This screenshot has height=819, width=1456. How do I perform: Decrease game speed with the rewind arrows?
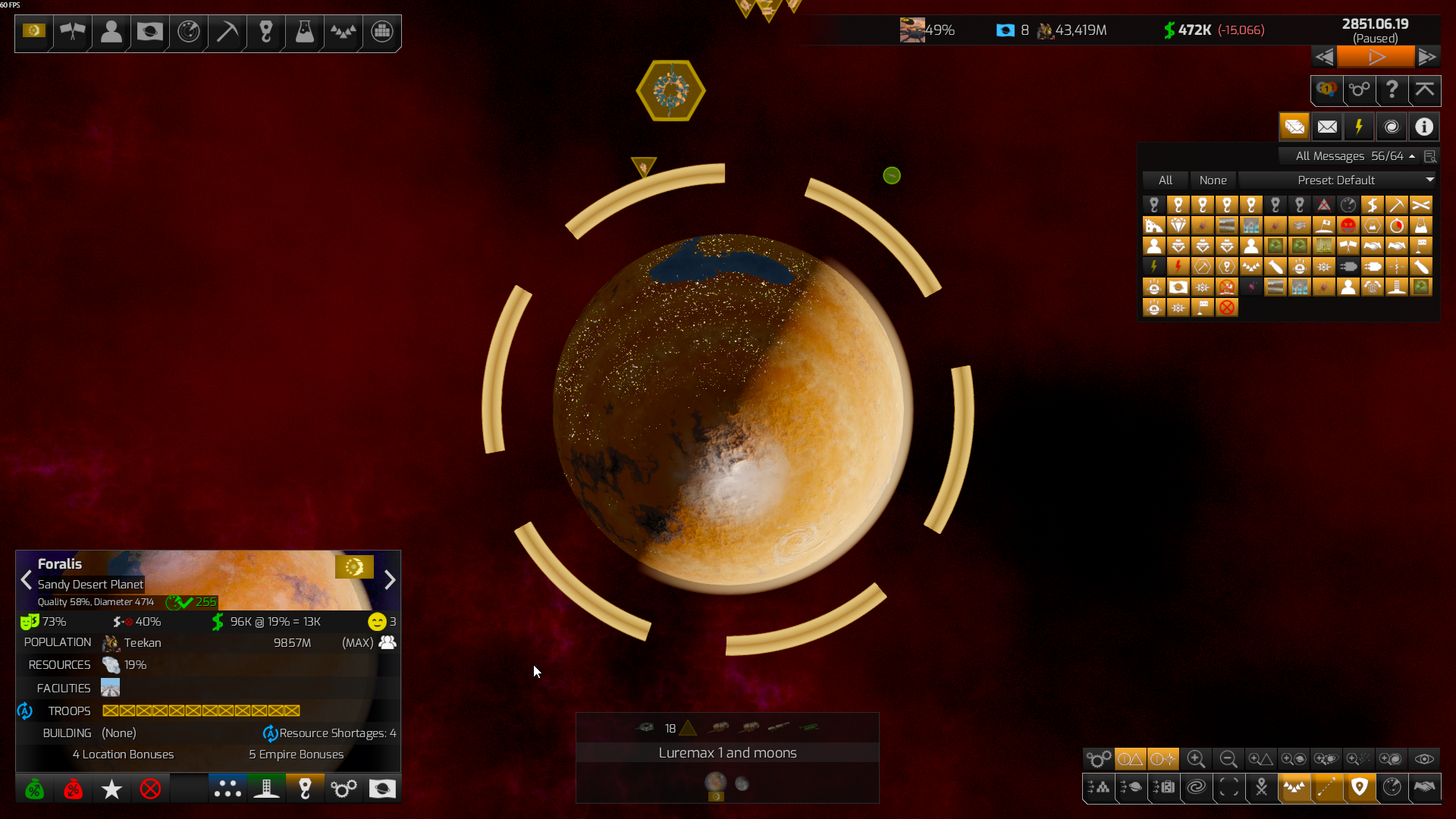click(1324, 57)
